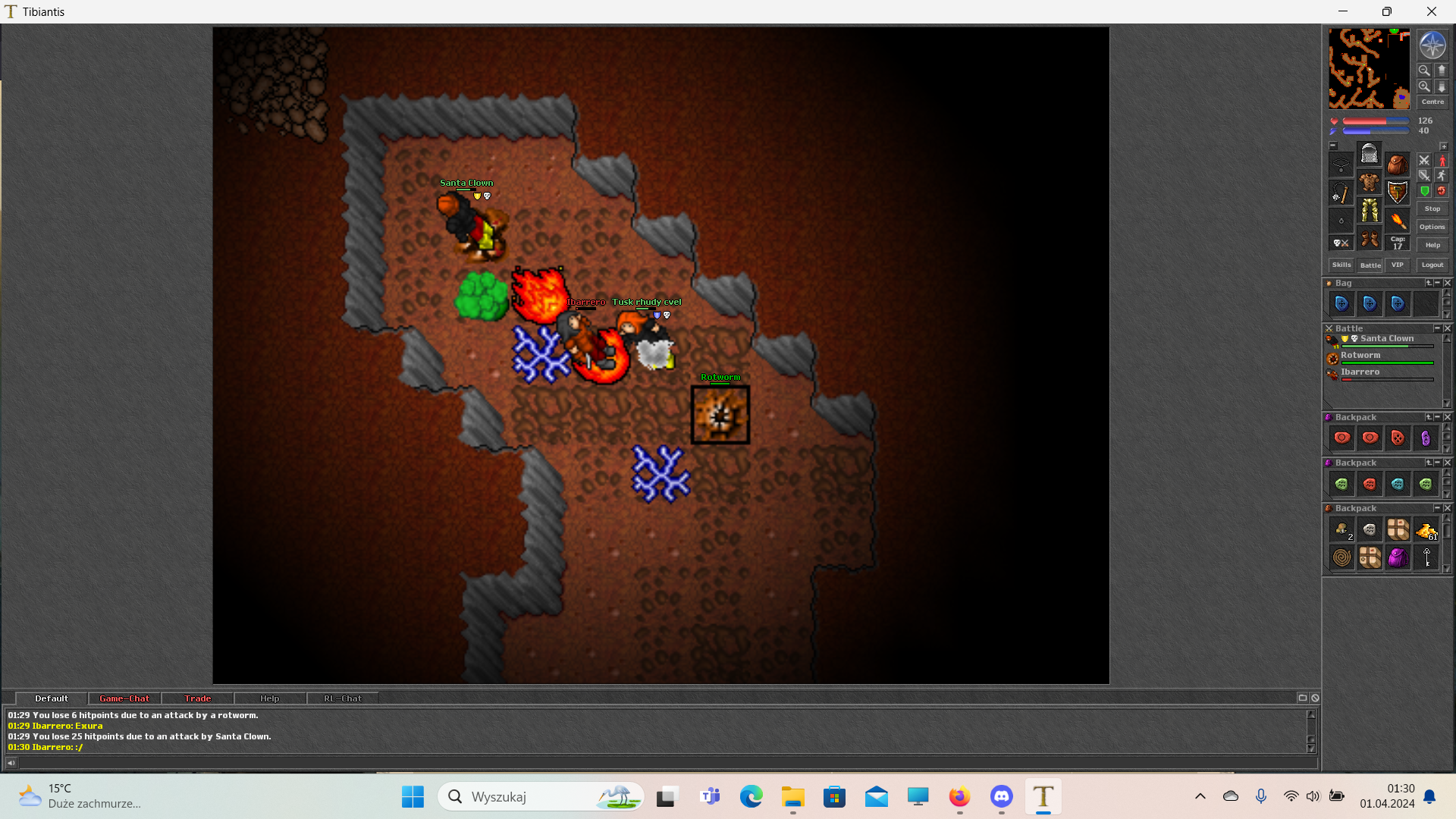Expand the inventory panel with the plus button
This screenshot has height=819, width=1456.
(1444, 146)
